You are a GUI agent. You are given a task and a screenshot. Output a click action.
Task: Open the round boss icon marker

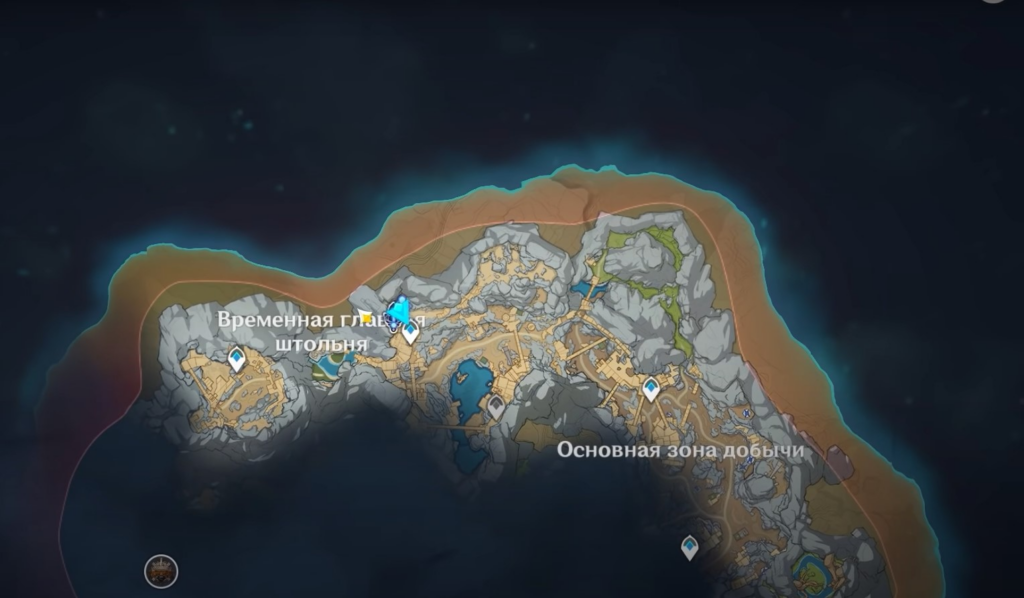160,571
